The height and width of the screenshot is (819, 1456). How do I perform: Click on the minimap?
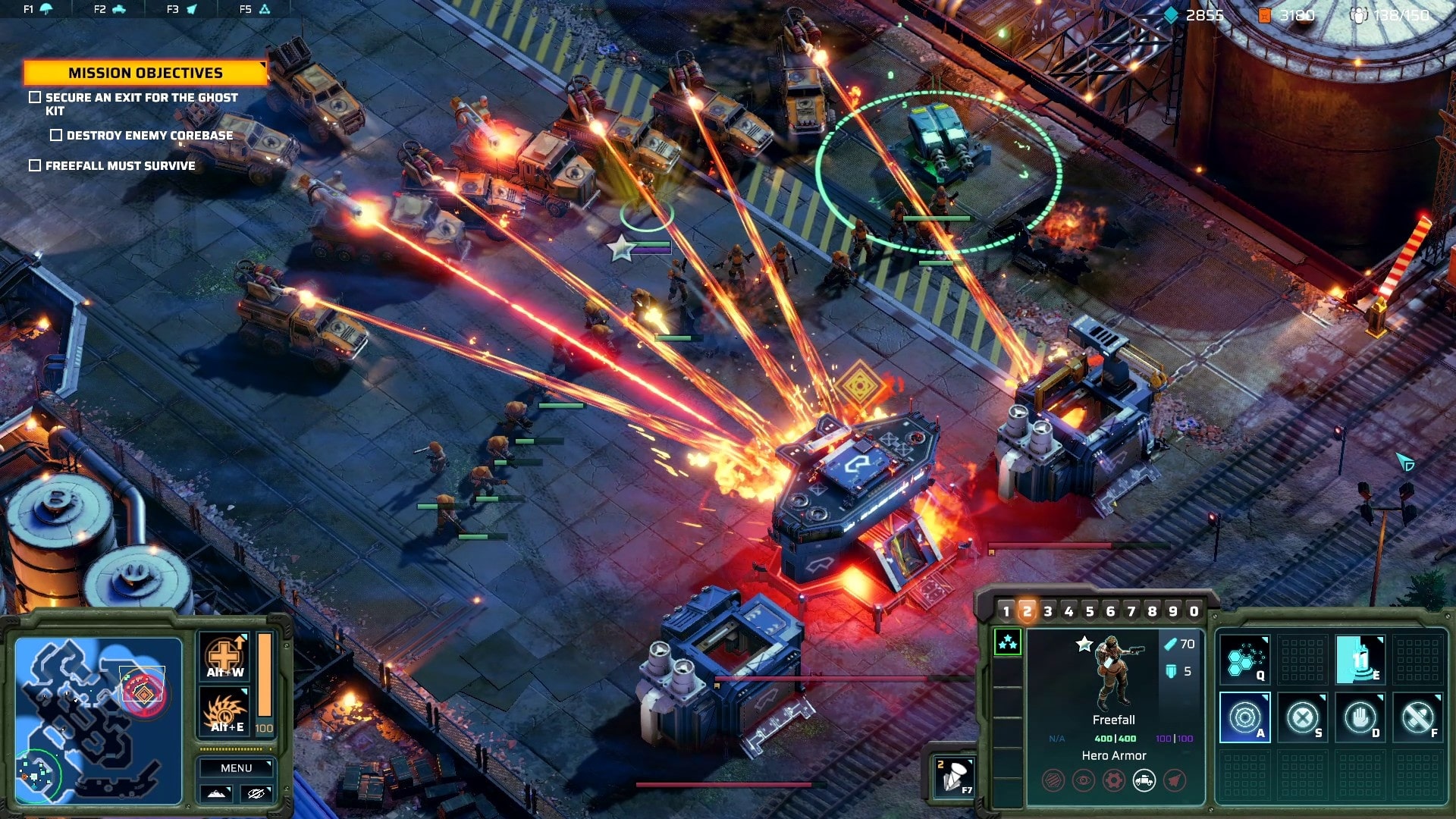(x=98, y=720)
